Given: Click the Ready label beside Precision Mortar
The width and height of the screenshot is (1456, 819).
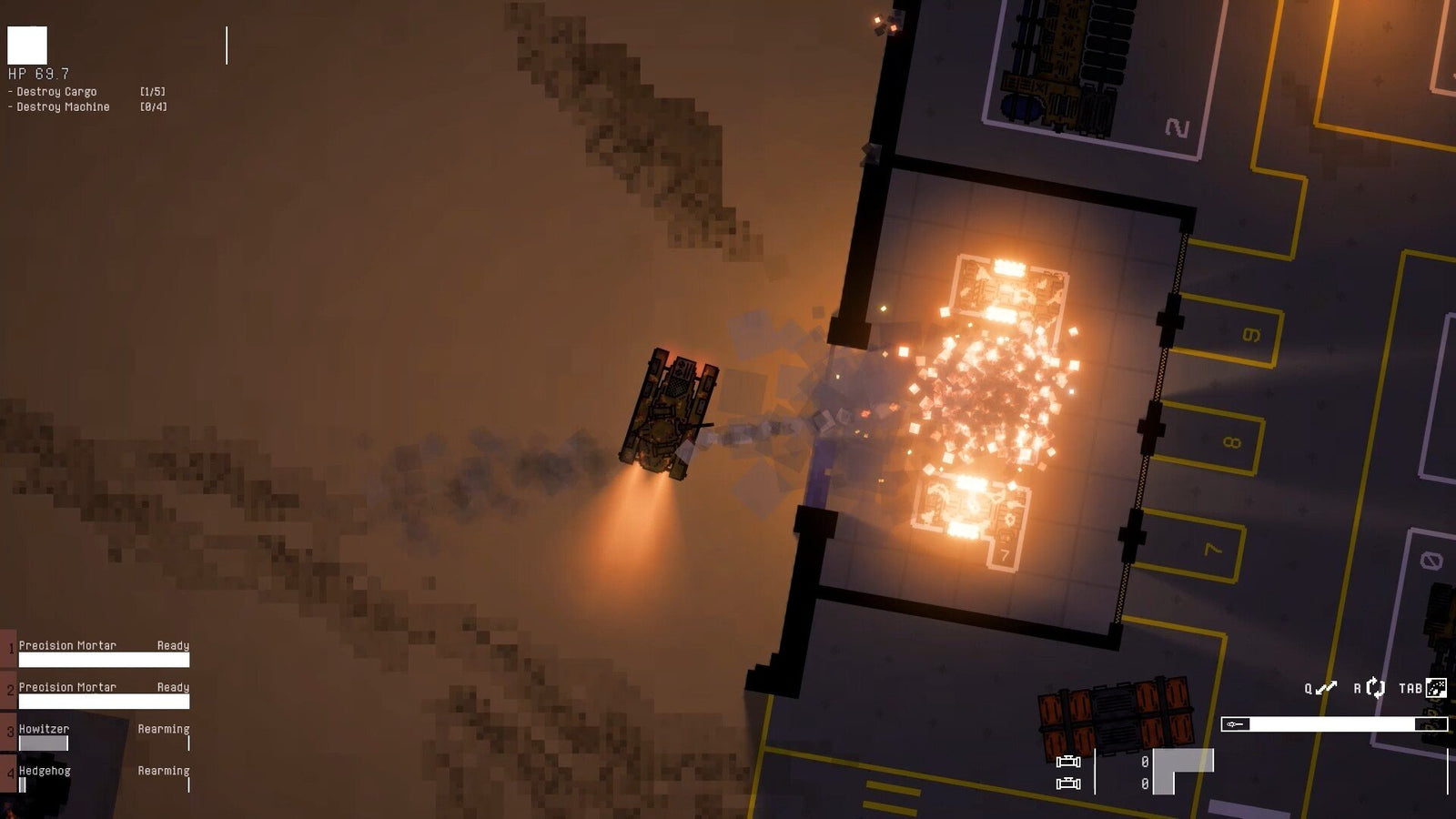Looking at the screenshot, I should 173,644.
